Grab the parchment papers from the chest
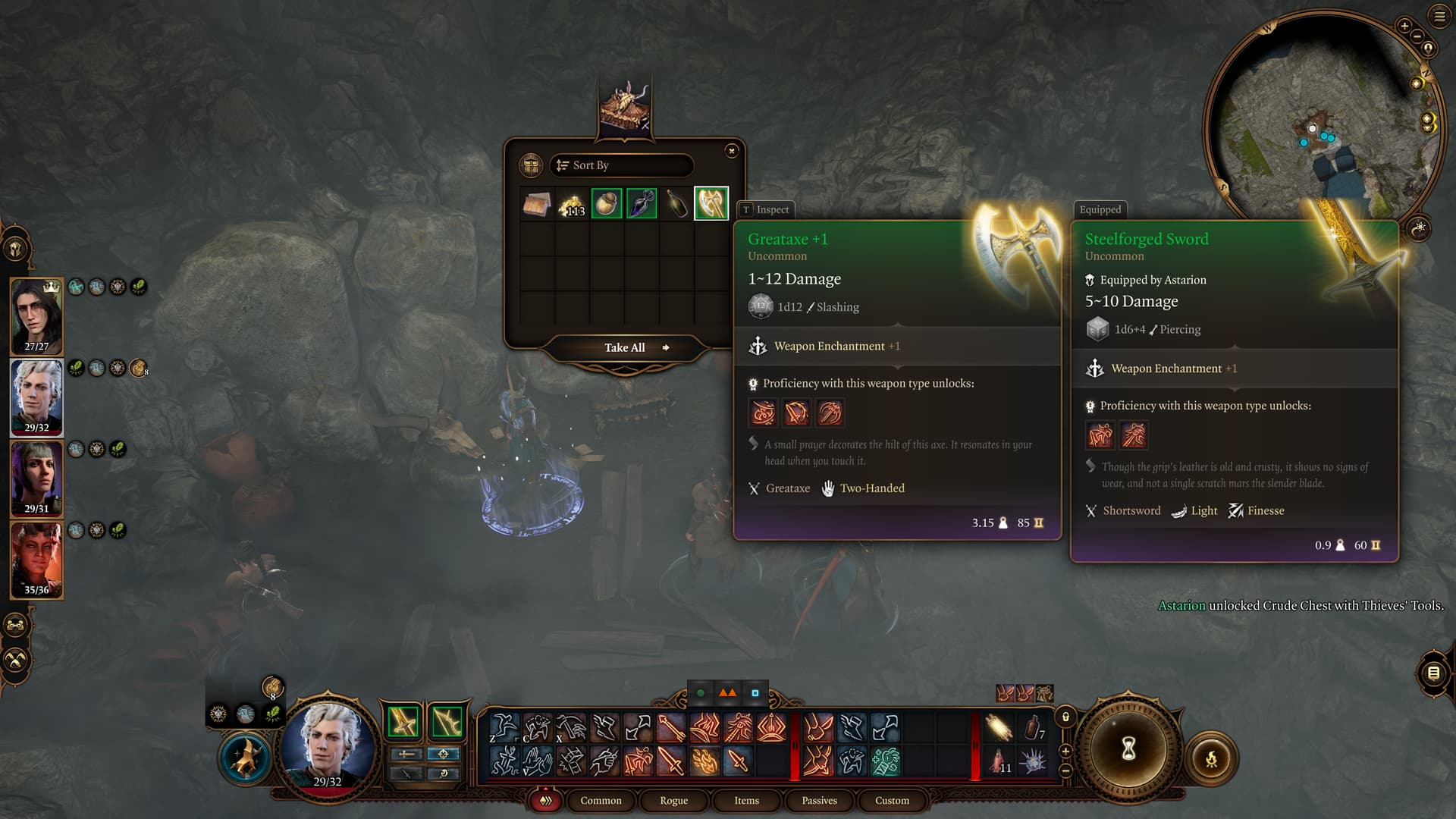This screenshot has width=1456, height=819. 537,204
